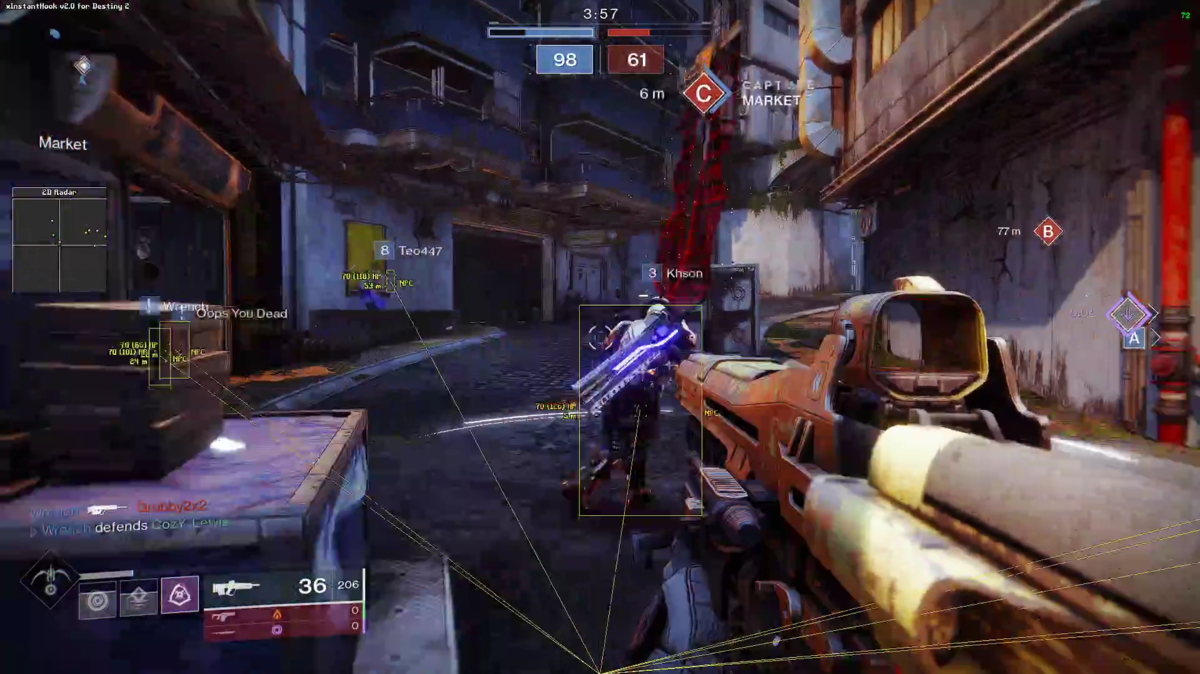Select the equipped primary rifle weapon icon

236,588
